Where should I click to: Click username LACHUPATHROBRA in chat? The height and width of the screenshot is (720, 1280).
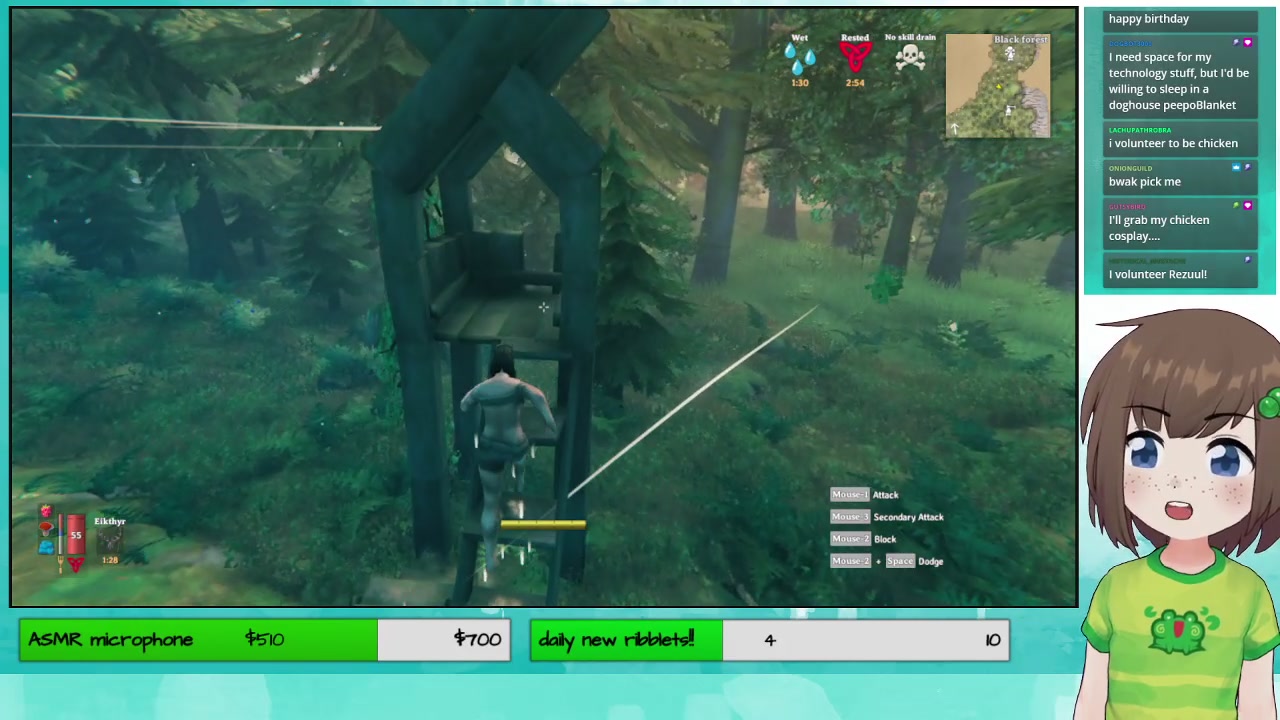[x=1139, y=130]
